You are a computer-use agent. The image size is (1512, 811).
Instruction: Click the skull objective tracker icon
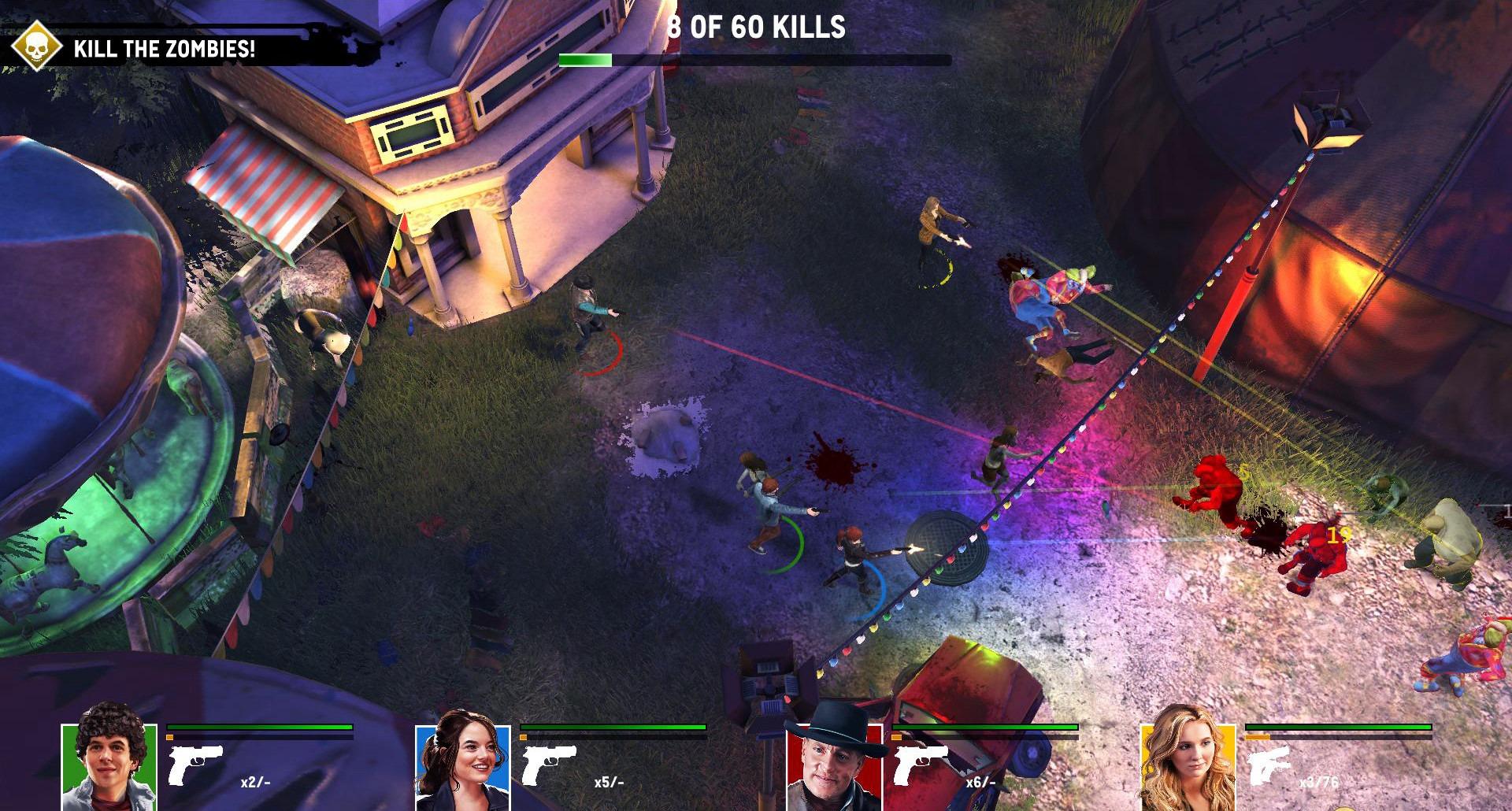pyautogui.click(x=37, y=46)
